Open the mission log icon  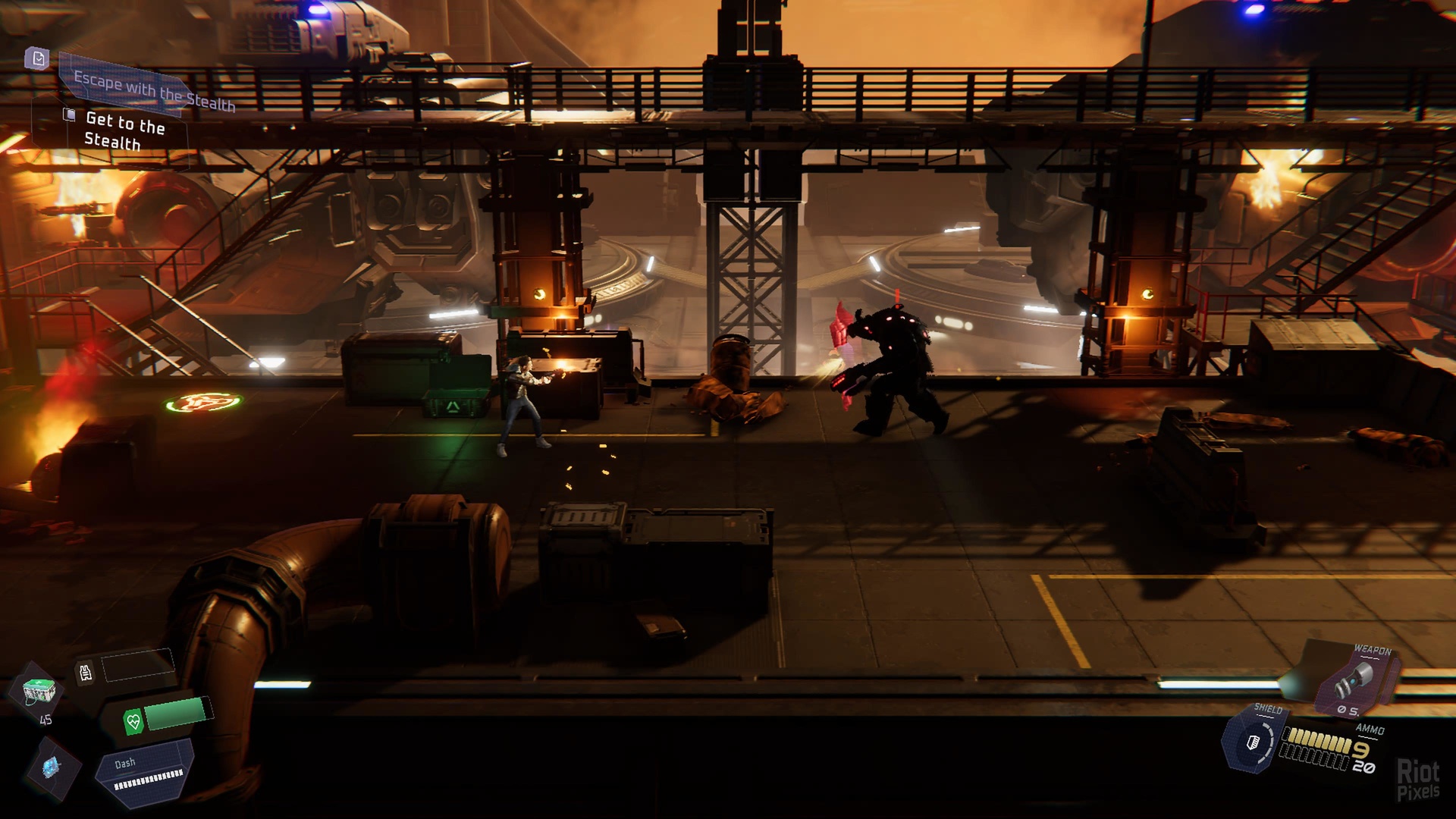coord(38,58)
